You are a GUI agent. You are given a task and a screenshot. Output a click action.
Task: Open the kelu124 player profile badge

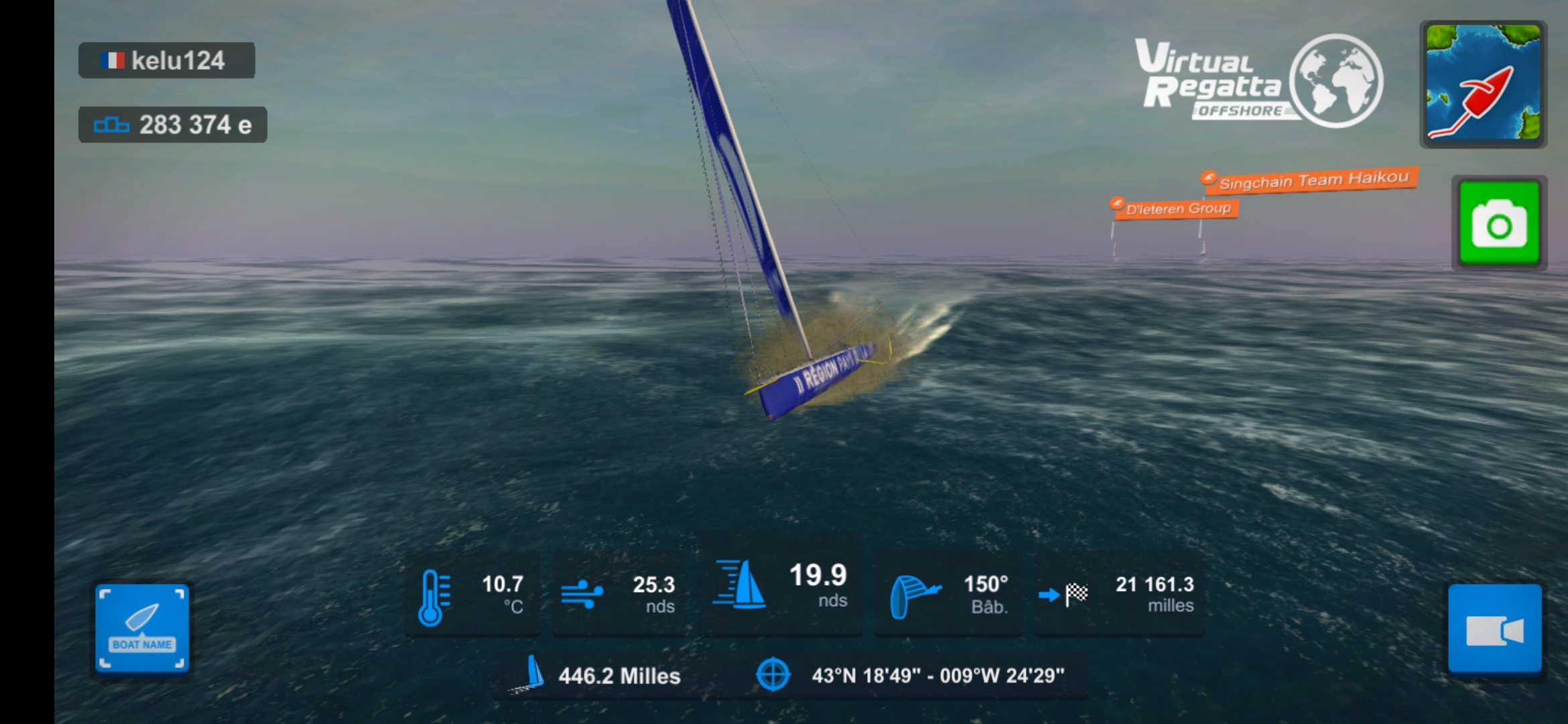166,60
